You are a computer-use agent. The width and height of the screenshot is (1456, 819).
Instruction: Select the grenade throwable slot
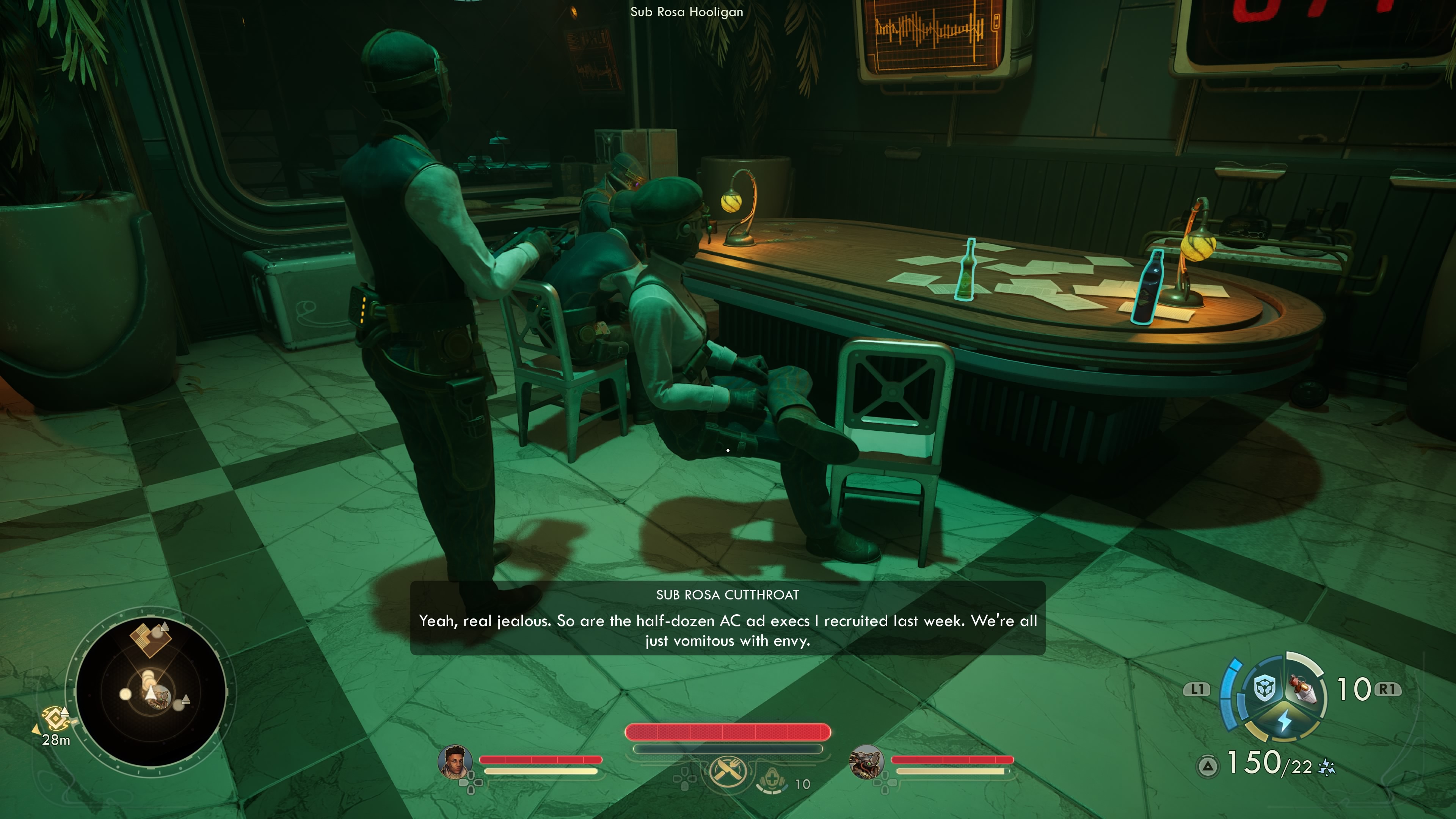click(x=1304, y=689)
